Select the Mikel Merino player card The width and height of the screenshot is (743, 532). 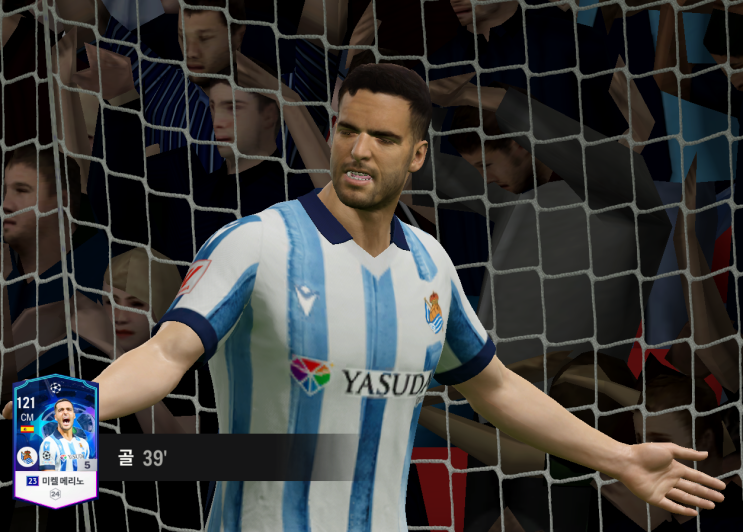55,440
